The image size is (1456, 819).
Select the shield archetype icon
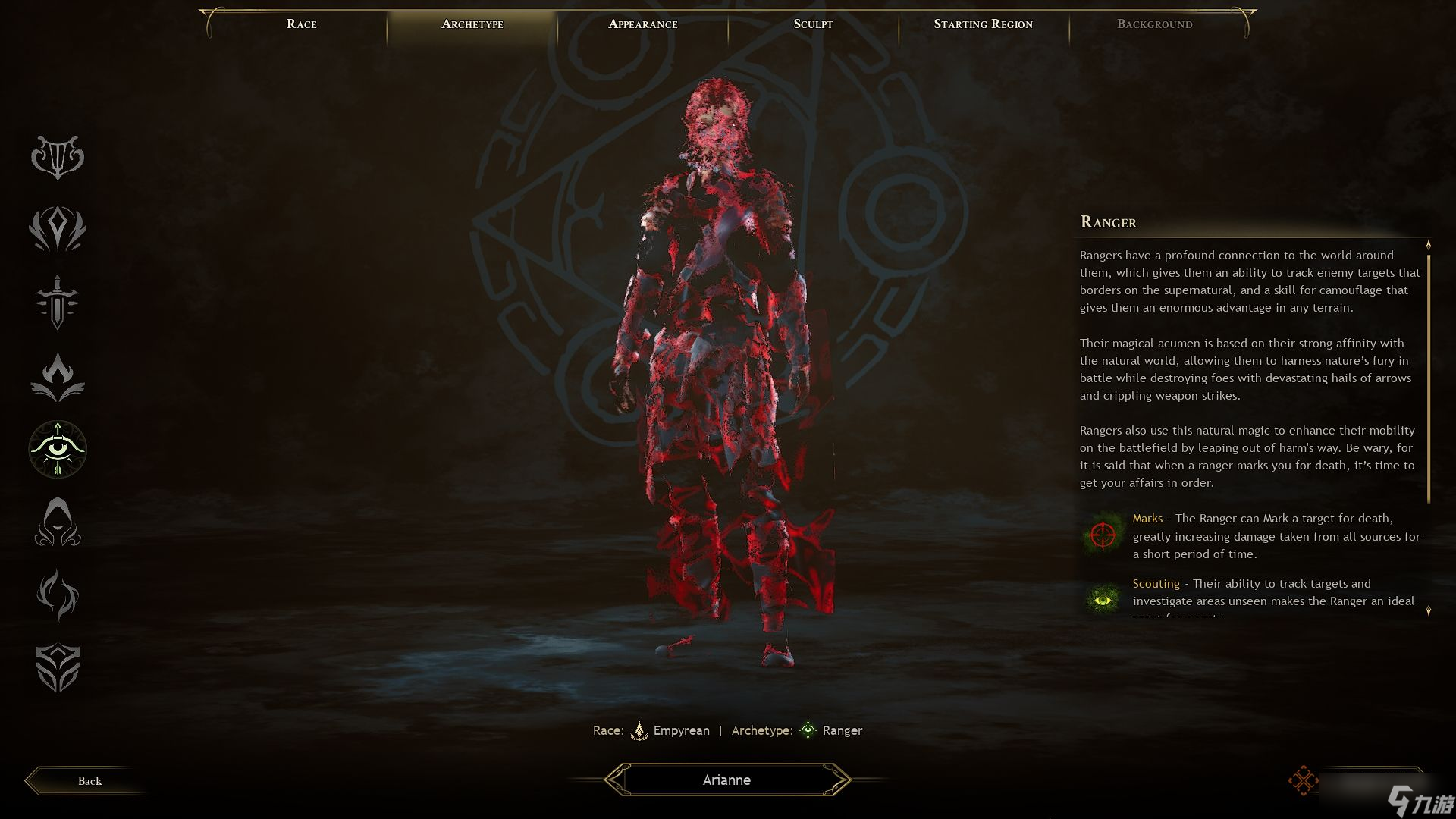click(58, 668)
